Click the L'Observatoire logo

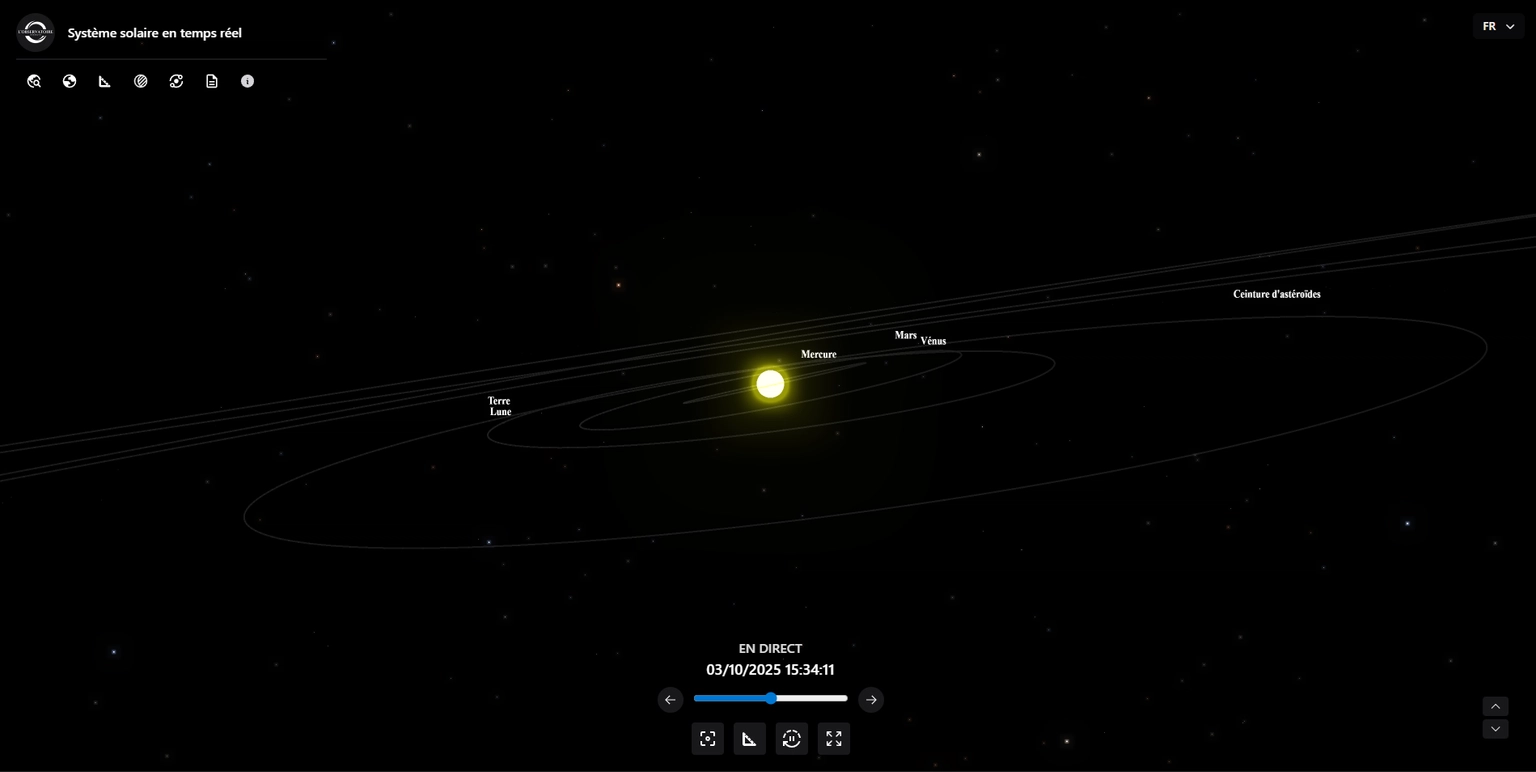click(35, 32)
